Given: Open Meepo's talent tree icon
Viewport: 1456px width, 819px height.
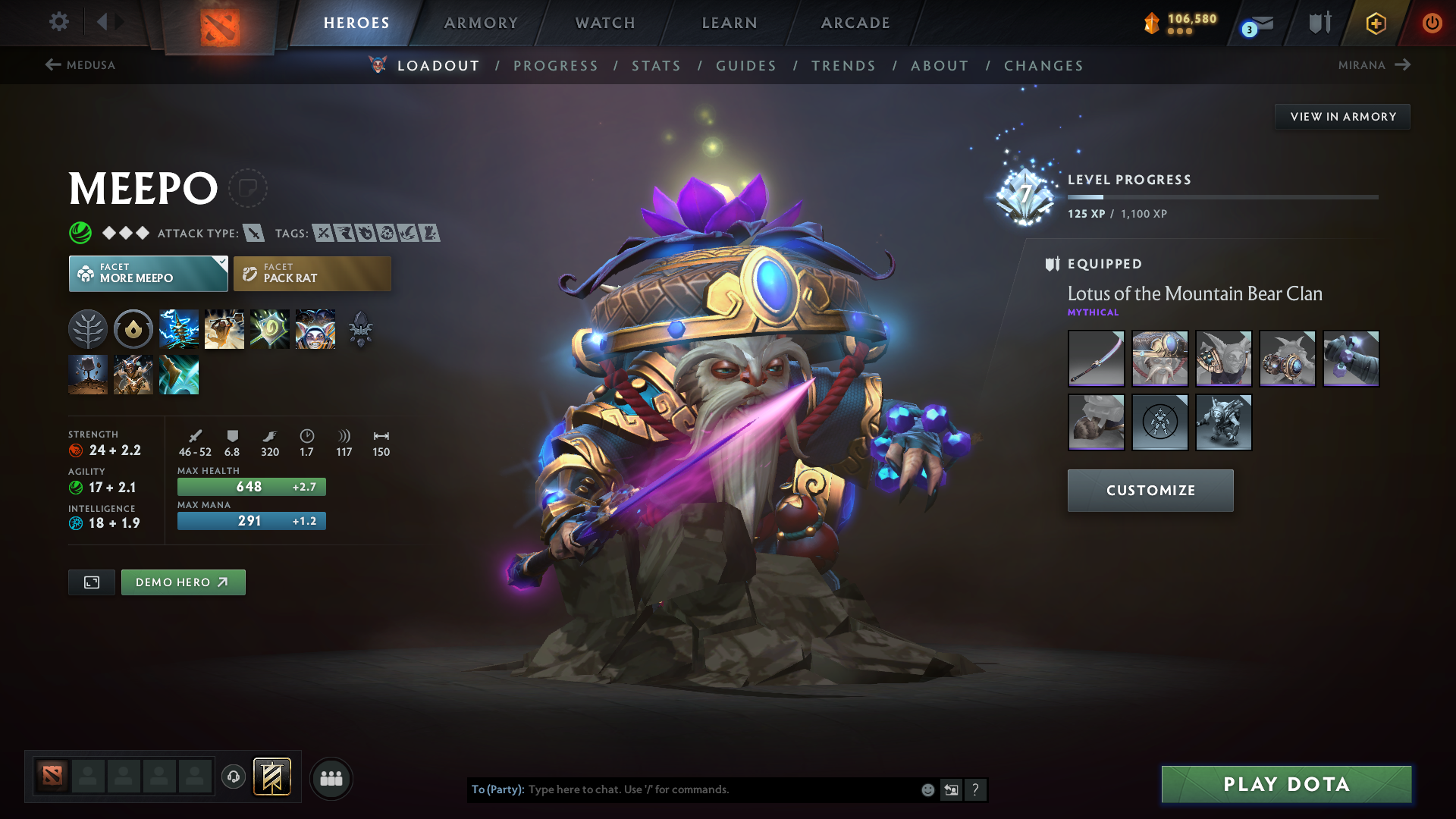Looking at the screenshot, I should pyautogui.click(x=88, y=328).
